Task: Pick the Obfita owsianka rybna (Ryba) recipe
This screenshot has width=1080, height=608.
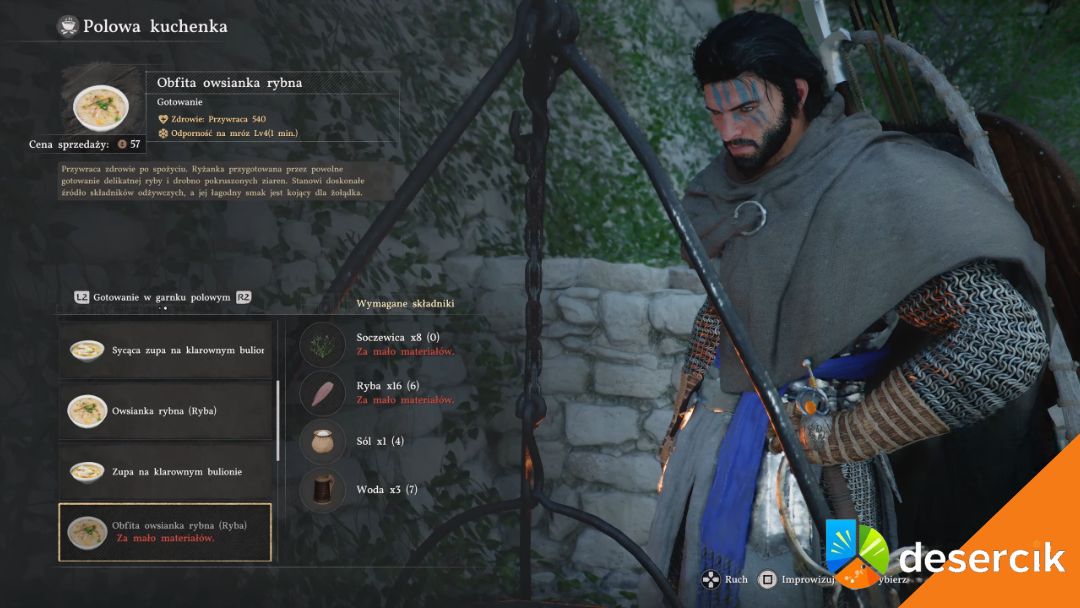Action: click(166, 531)
